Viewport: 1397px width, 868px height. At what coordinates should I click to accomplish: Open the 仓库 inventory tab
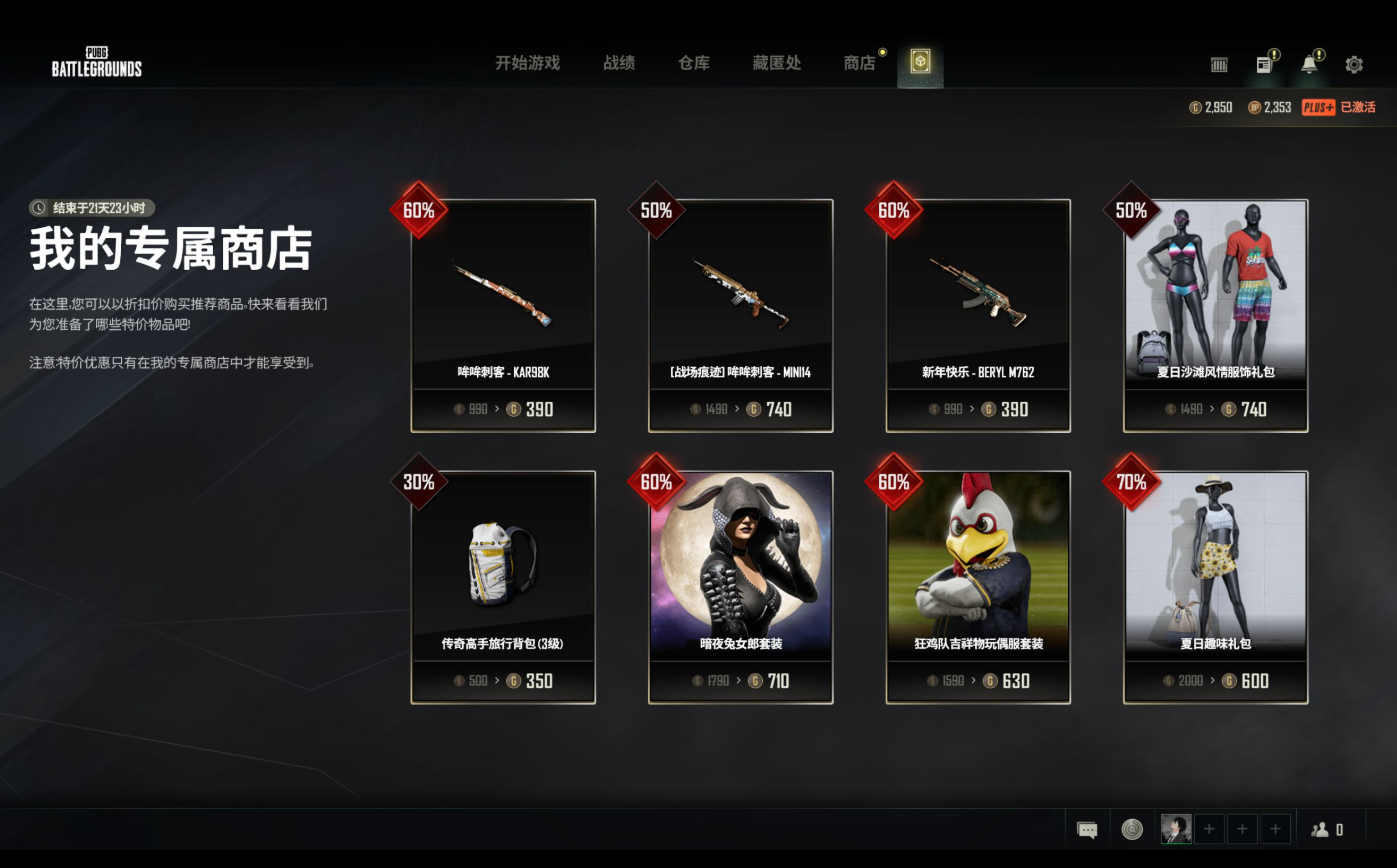pyautogui.click(x=693, y=63)
